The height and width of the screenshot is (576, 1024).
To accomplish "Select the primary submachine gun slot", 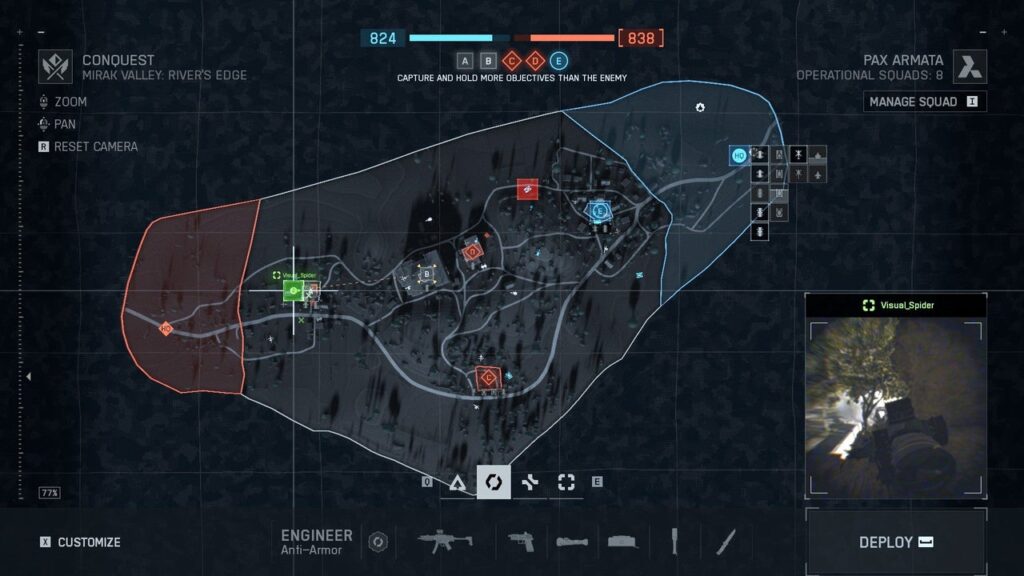I will [445, 542].
